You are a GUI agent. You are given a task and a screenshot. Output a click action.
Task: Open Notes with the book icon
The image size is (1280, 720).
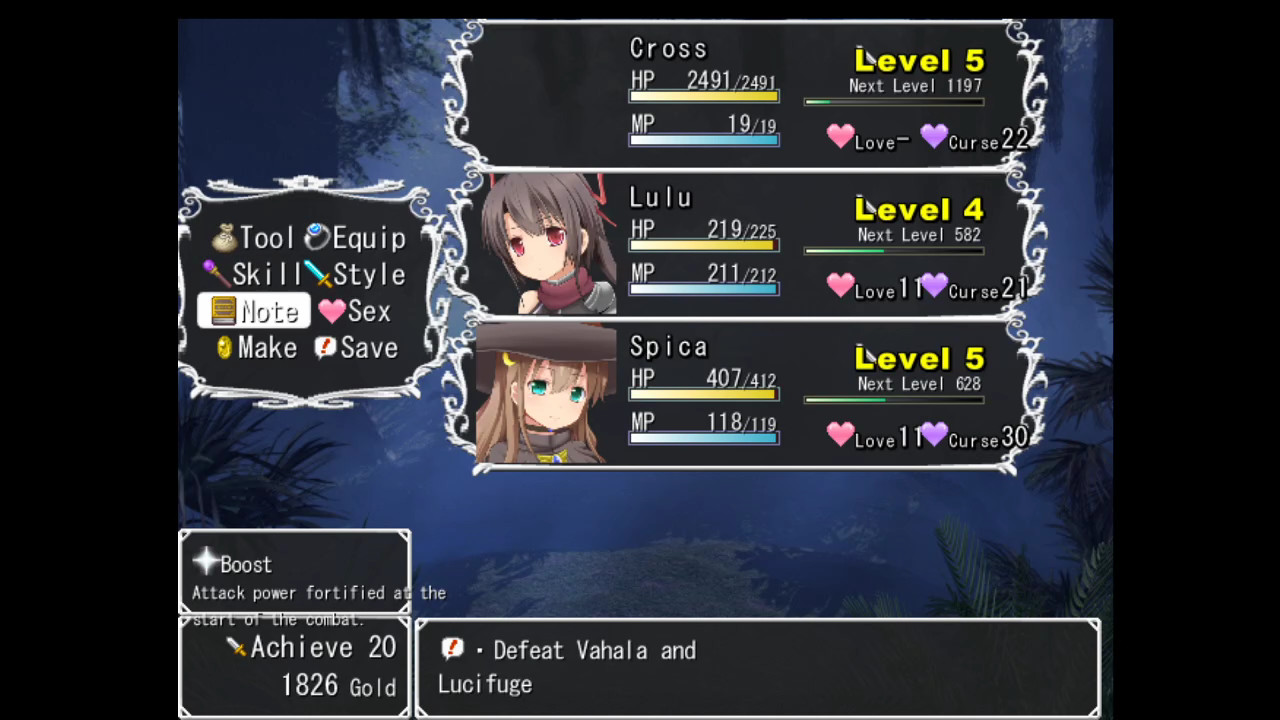(x=222, y=311)
